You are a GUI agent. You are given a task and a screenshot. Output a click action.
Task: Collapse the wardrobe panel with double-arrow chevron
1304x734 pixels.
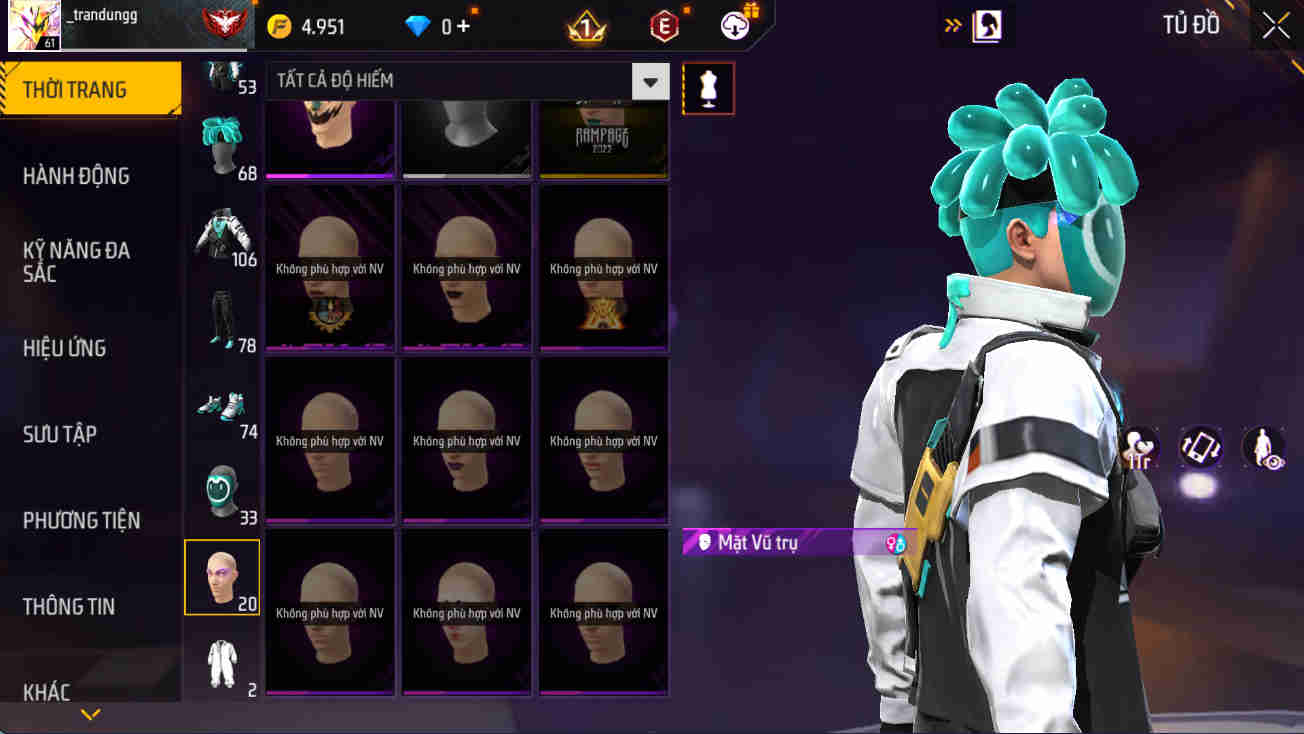coord(953,24)
